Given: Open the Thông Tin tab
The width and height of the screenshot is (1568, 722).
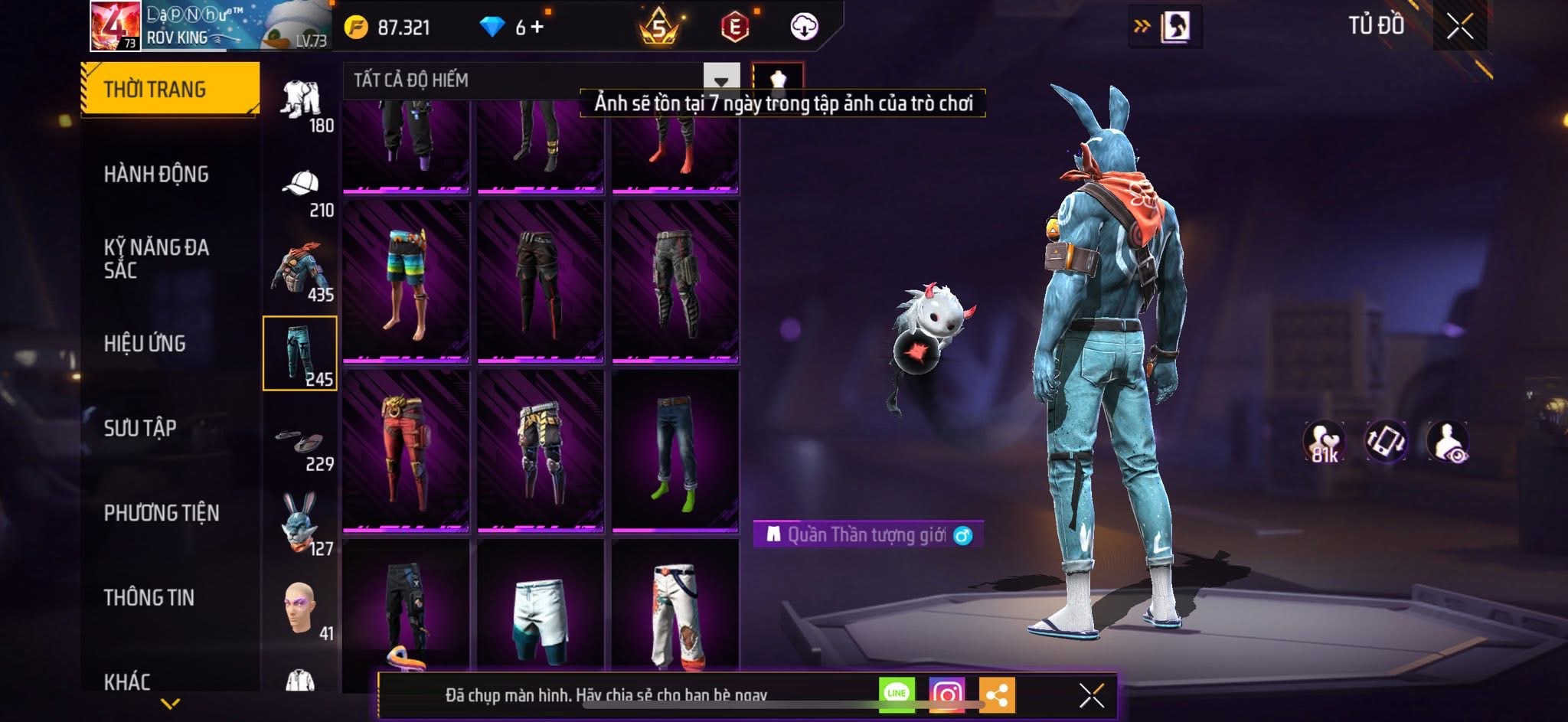Looking at the screenshot, I should click(x=149, y=597).
